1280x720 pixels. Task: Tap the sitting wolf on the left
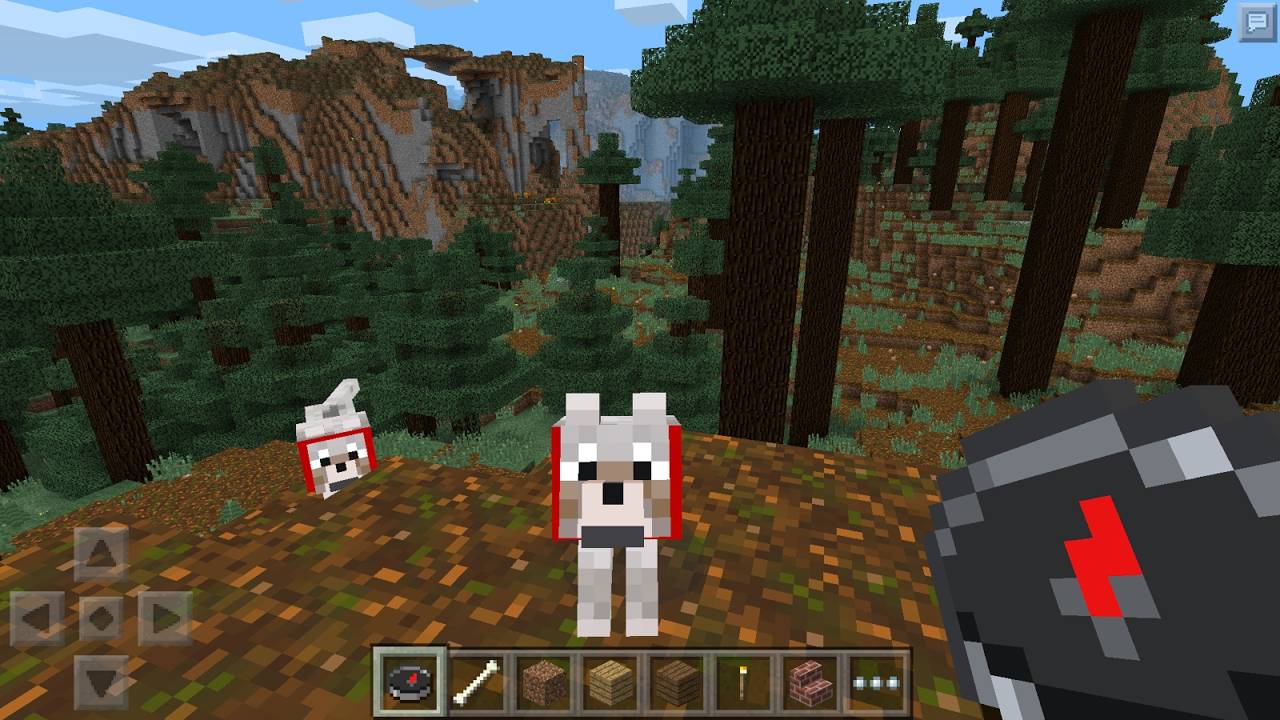pyautogui.click(x=335, y=450)
